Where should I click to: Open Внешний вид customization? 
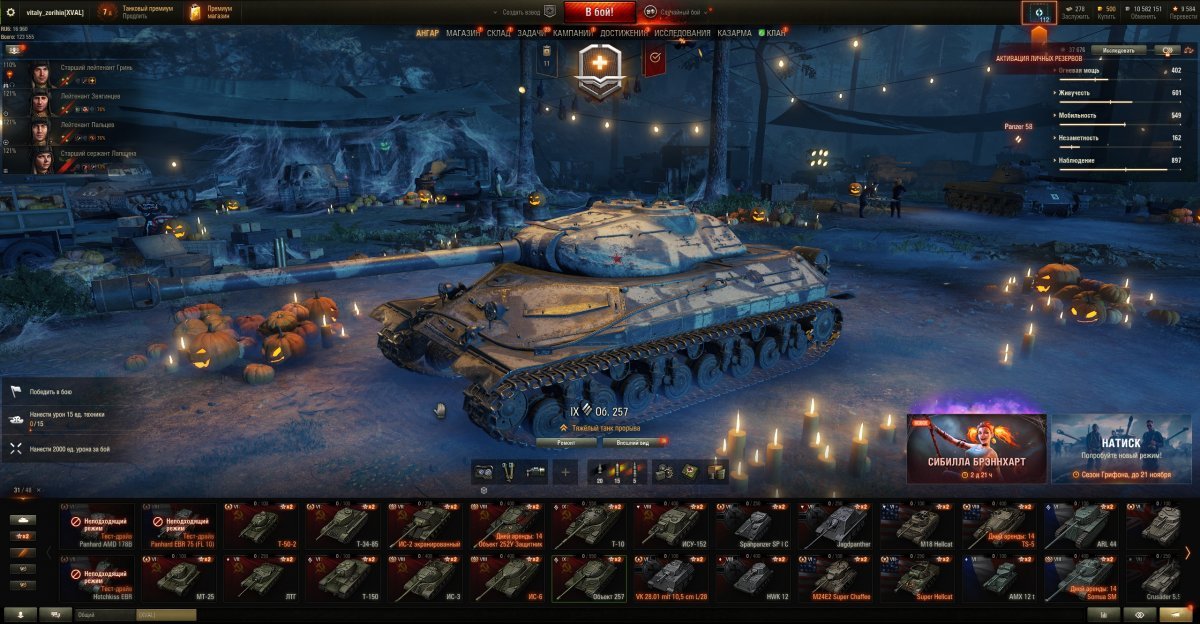(630, 441)
